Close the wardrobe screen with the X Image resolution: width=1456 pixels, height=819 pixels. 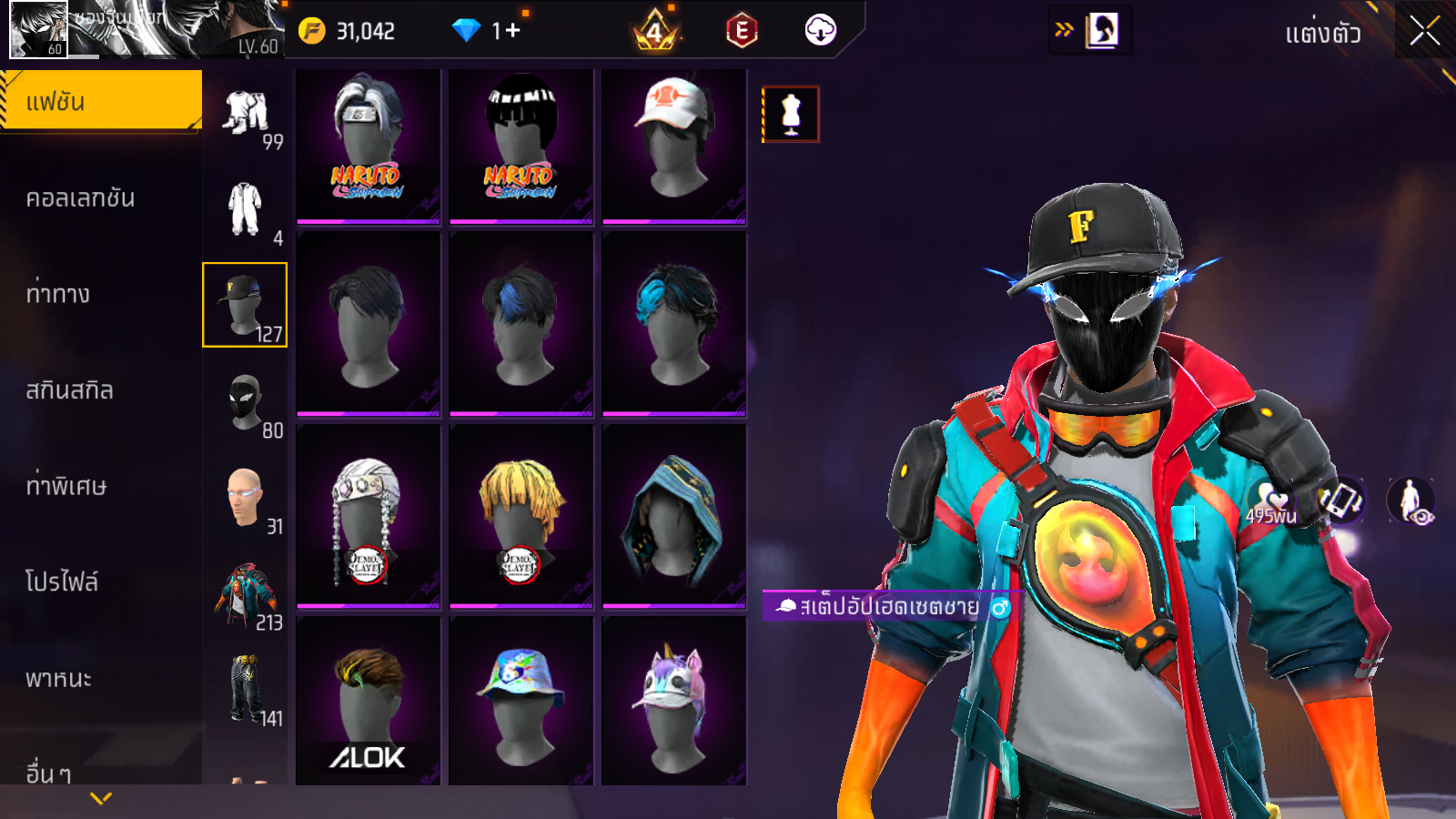click(1424, 32)
